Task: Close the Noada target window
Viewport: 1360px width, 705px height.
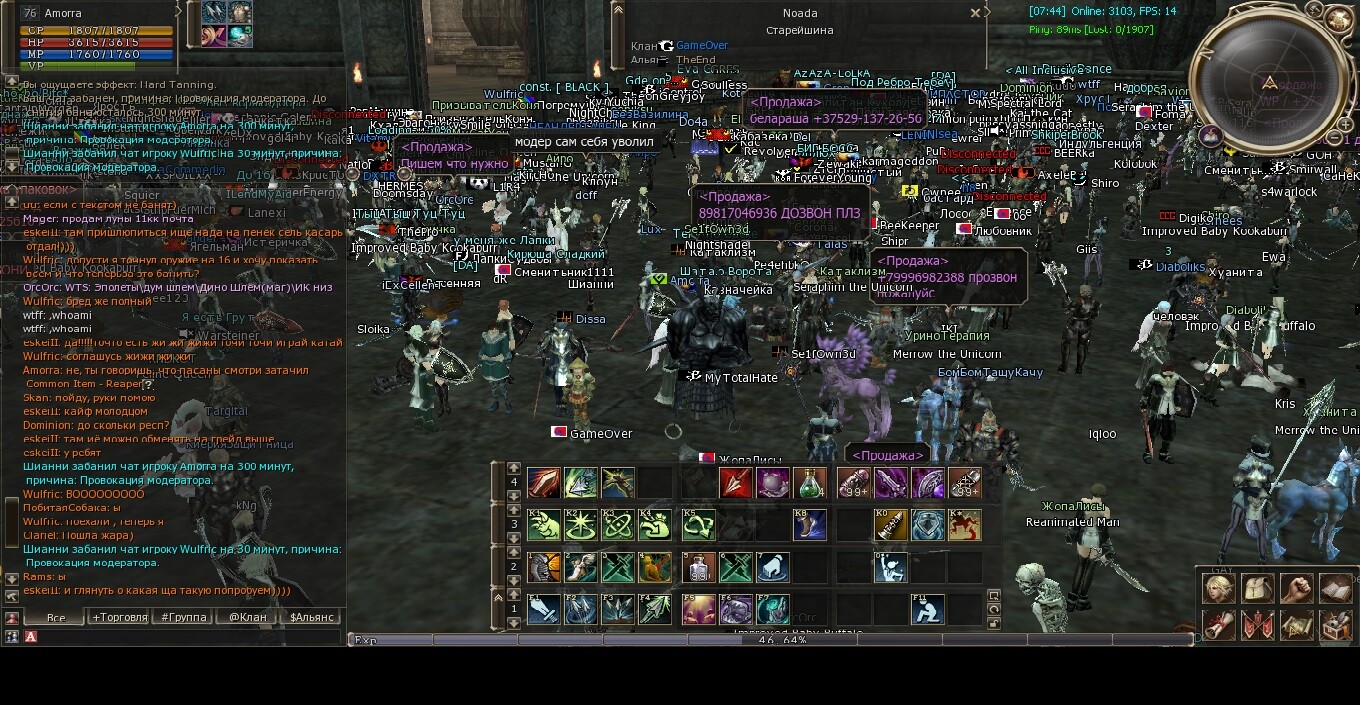Action: point(975,14)
